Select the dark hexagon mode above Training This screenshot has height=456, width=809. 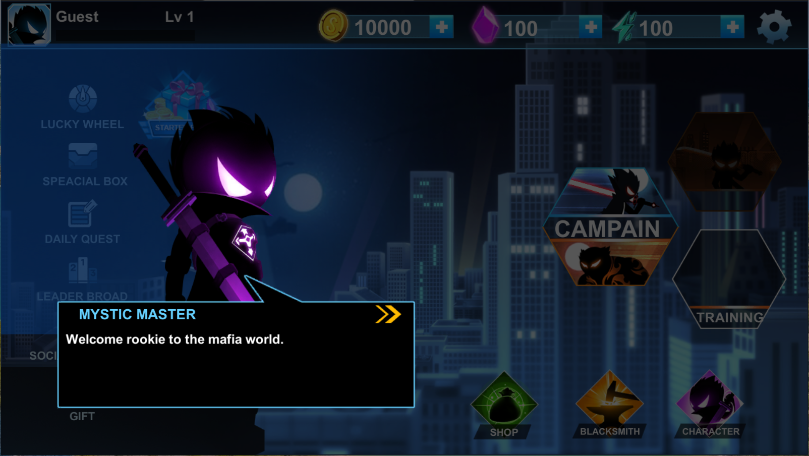725,161
